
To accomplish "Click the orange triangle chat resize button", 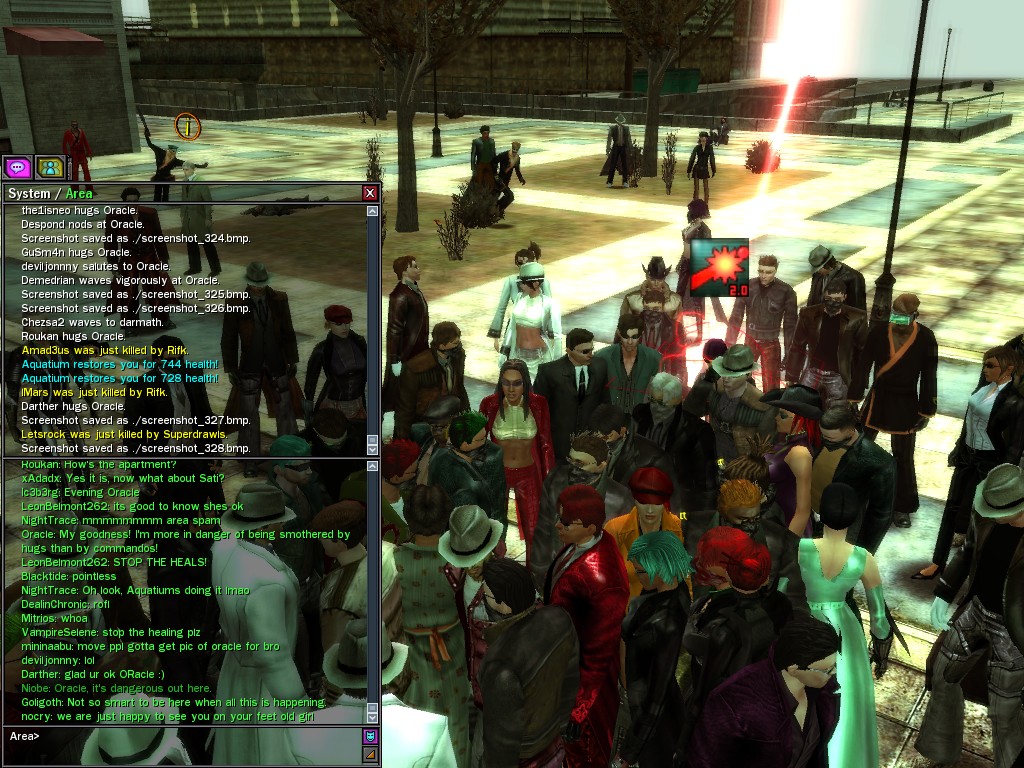I will [x=370, y=754].
